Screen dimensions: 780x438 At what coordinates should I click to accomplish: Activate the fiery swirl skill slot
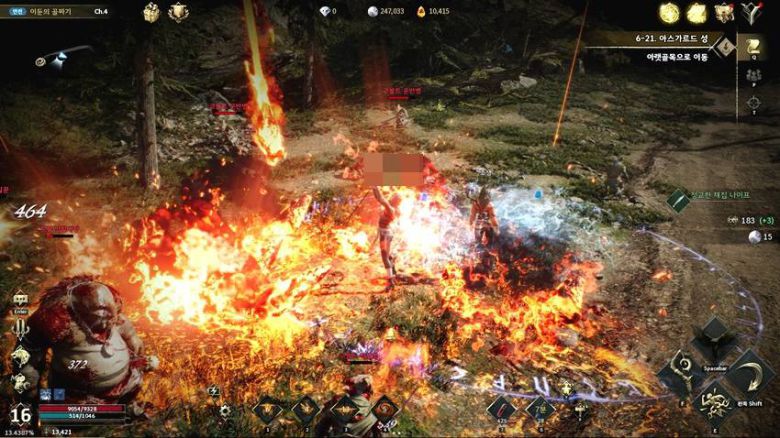384,408
